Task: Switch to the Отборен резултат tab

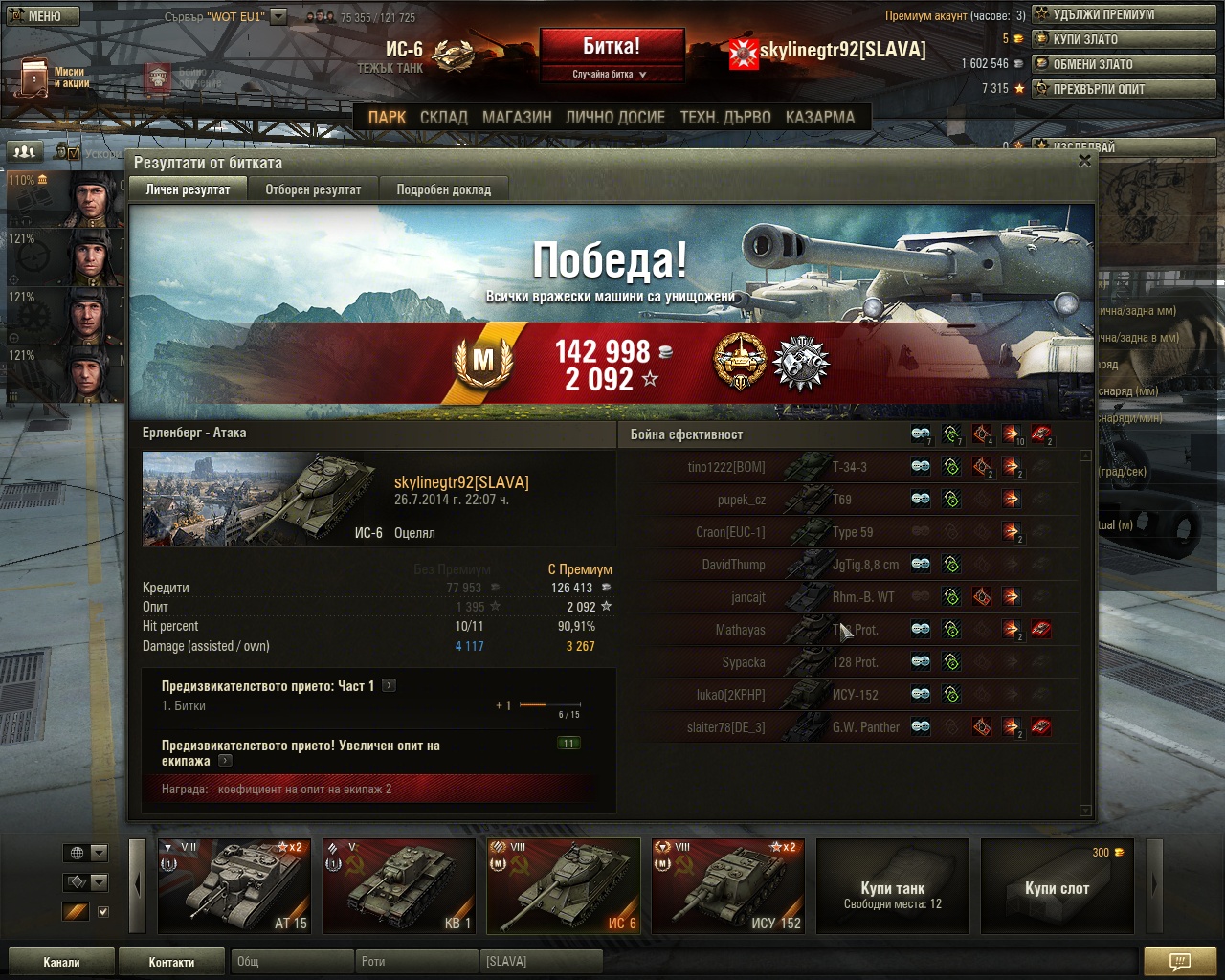Action: pyautogui.click(x=313, y=189)
